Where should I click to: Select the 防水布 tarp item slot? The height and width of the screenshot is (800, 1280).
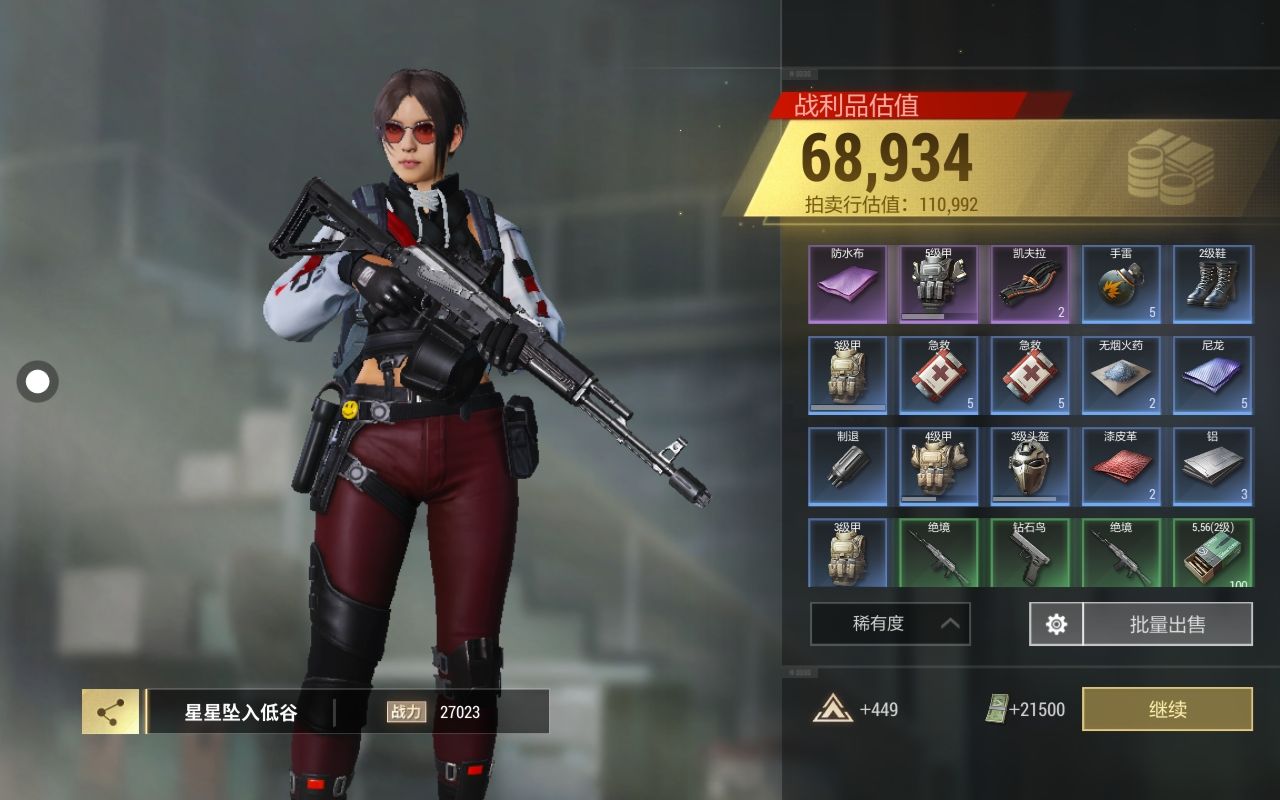[x=847, y=284]
